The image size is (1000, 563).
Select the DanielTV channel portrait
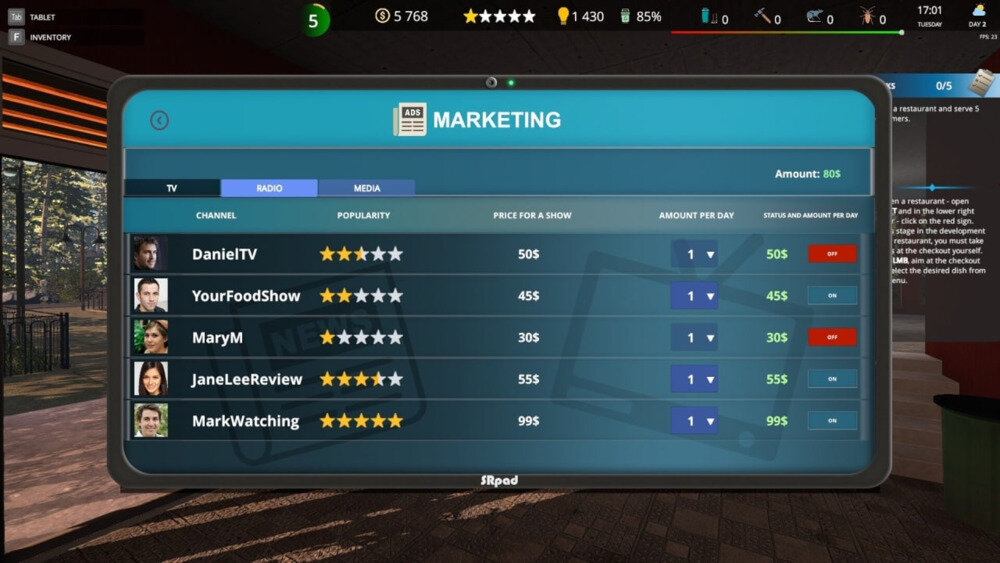click(x=150, y=254)
